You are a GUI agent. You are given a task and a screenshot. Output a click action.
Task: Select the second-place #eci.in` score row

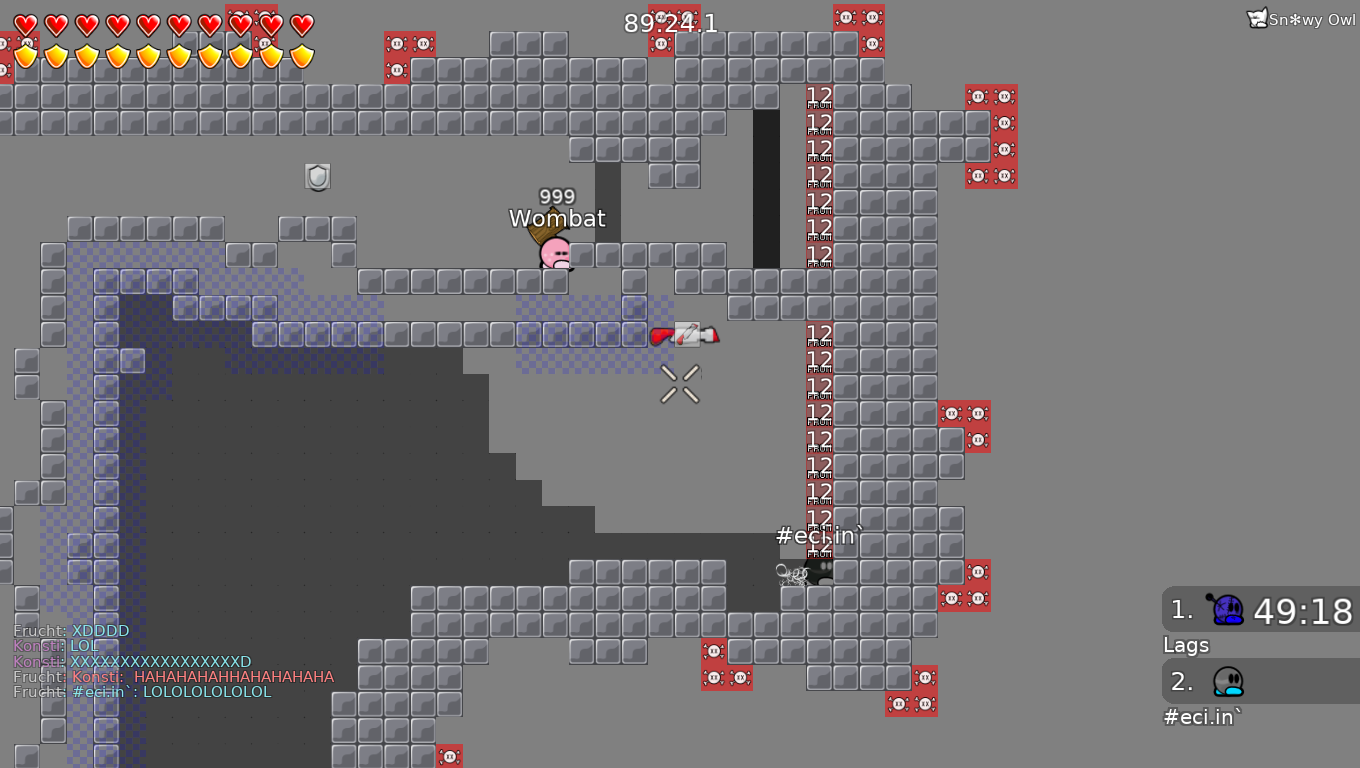click(1262, 682)
